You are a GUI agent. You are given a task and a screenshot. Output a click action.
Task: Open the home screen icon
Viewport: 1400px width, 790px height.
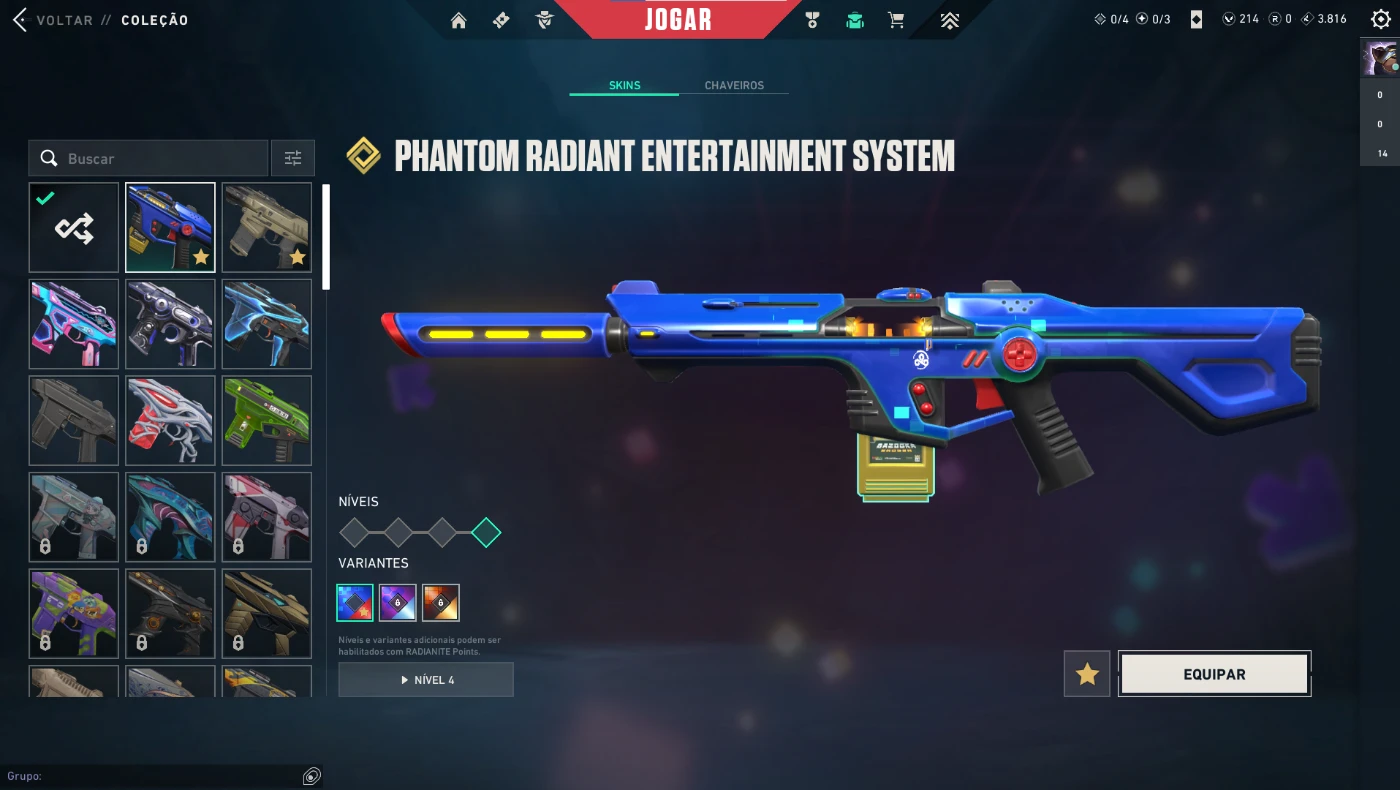(x=459, y=20)
